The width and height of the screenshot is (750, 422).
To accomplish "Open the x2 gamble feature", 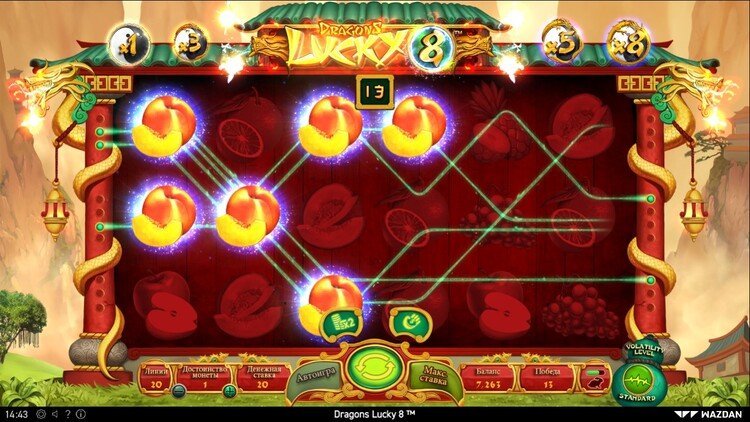I will tap(340, 322).
